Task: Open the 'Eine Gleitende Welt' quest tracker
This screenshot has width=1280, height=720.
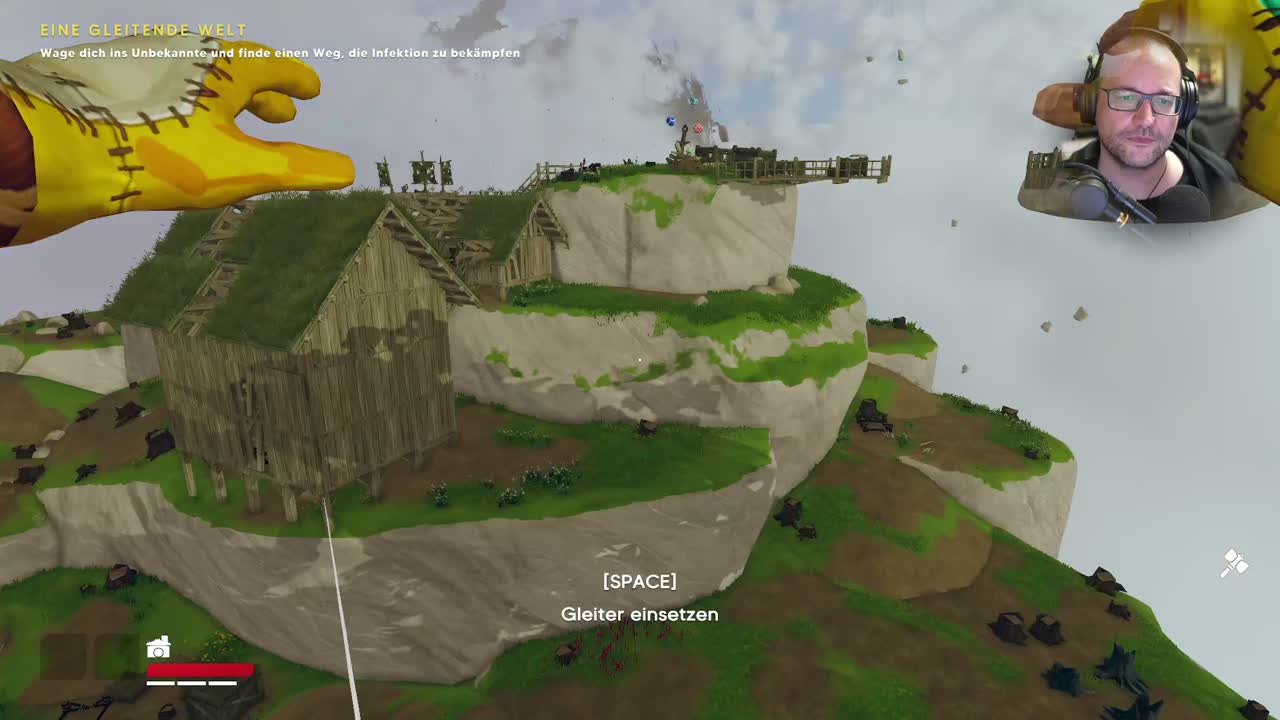Action: point(143,31)
